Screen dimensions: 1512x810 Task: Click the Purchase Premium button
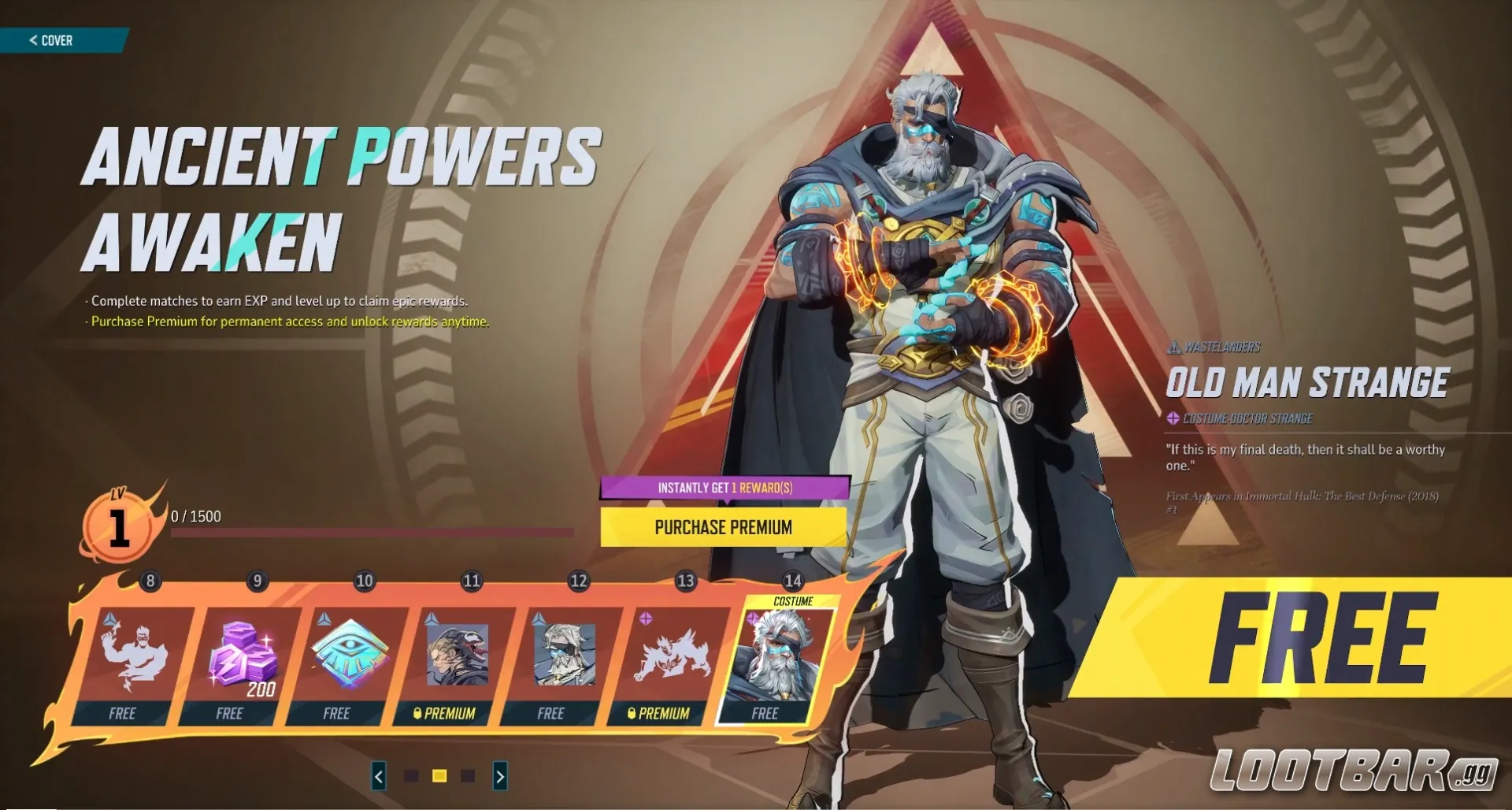pyautogui.click(x=723, y=527)
